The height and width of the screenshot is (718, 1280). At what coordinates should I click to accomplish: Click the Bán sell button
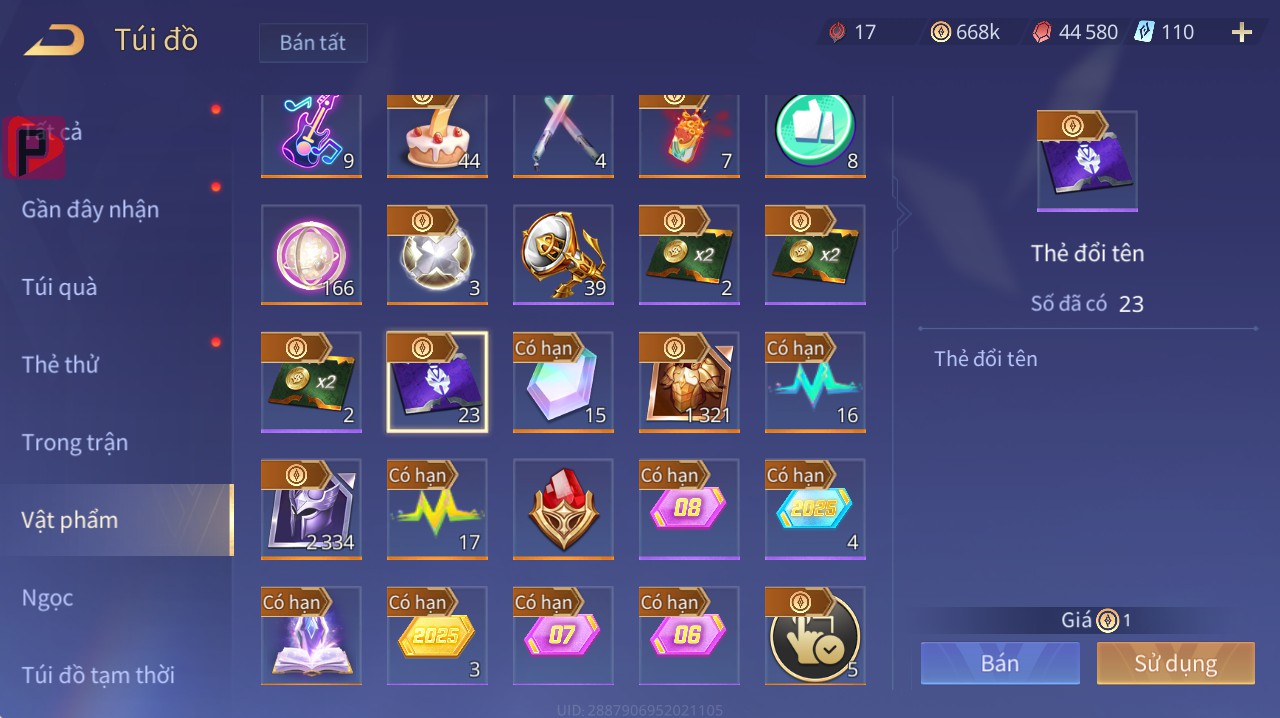coord(1000,663)
